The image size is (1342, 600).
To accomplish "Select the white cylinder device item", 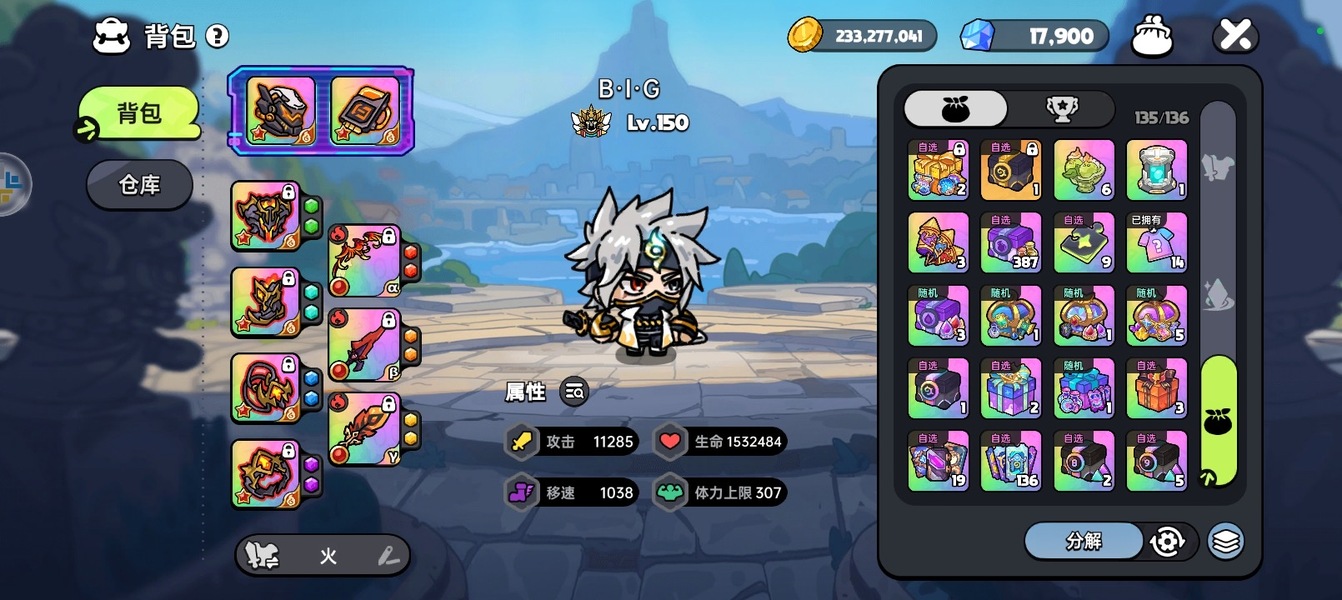I will coord(1157,169).
